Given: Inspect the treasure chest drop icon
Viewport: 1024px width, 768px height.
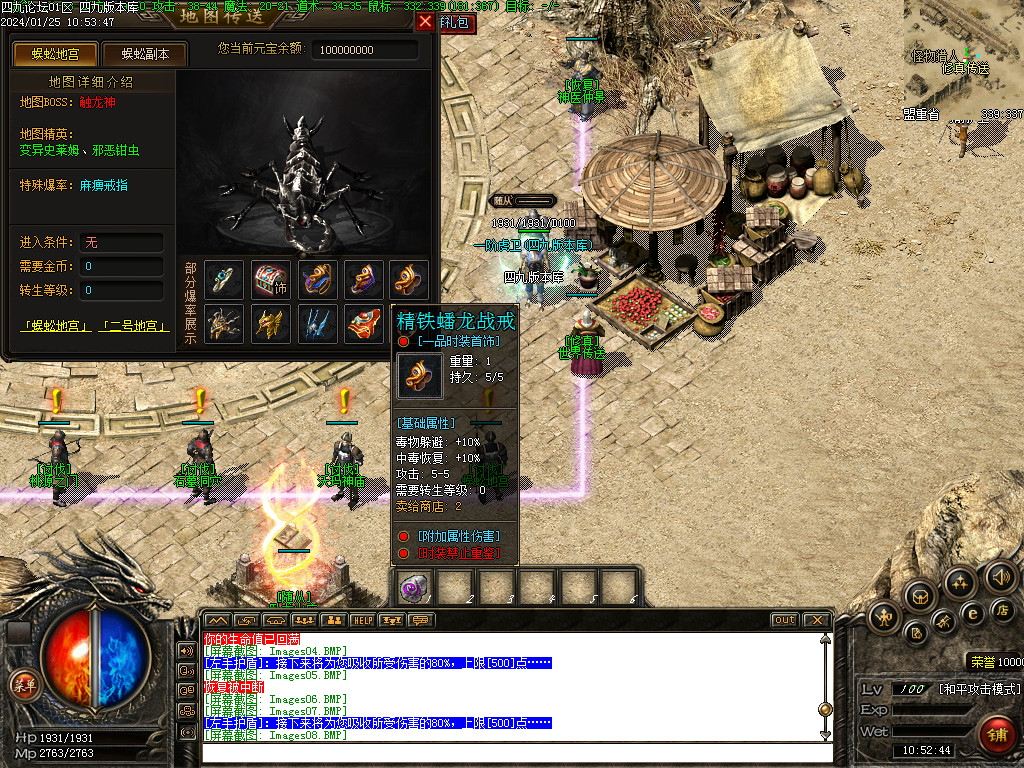Looking at the screenshot, I should click(271, 280).
